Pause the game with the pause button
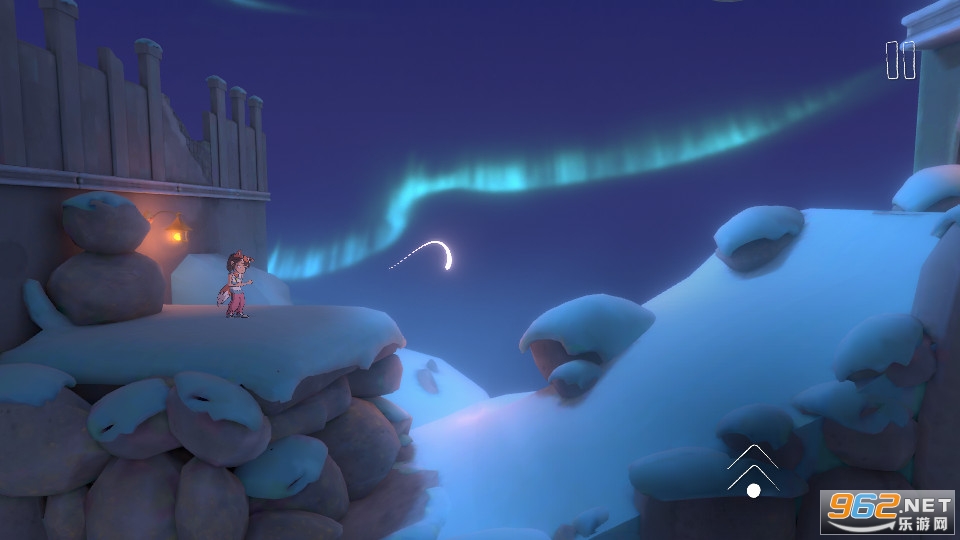The width and height of the screenshot is (960, 540). click(x=900, y=60)
